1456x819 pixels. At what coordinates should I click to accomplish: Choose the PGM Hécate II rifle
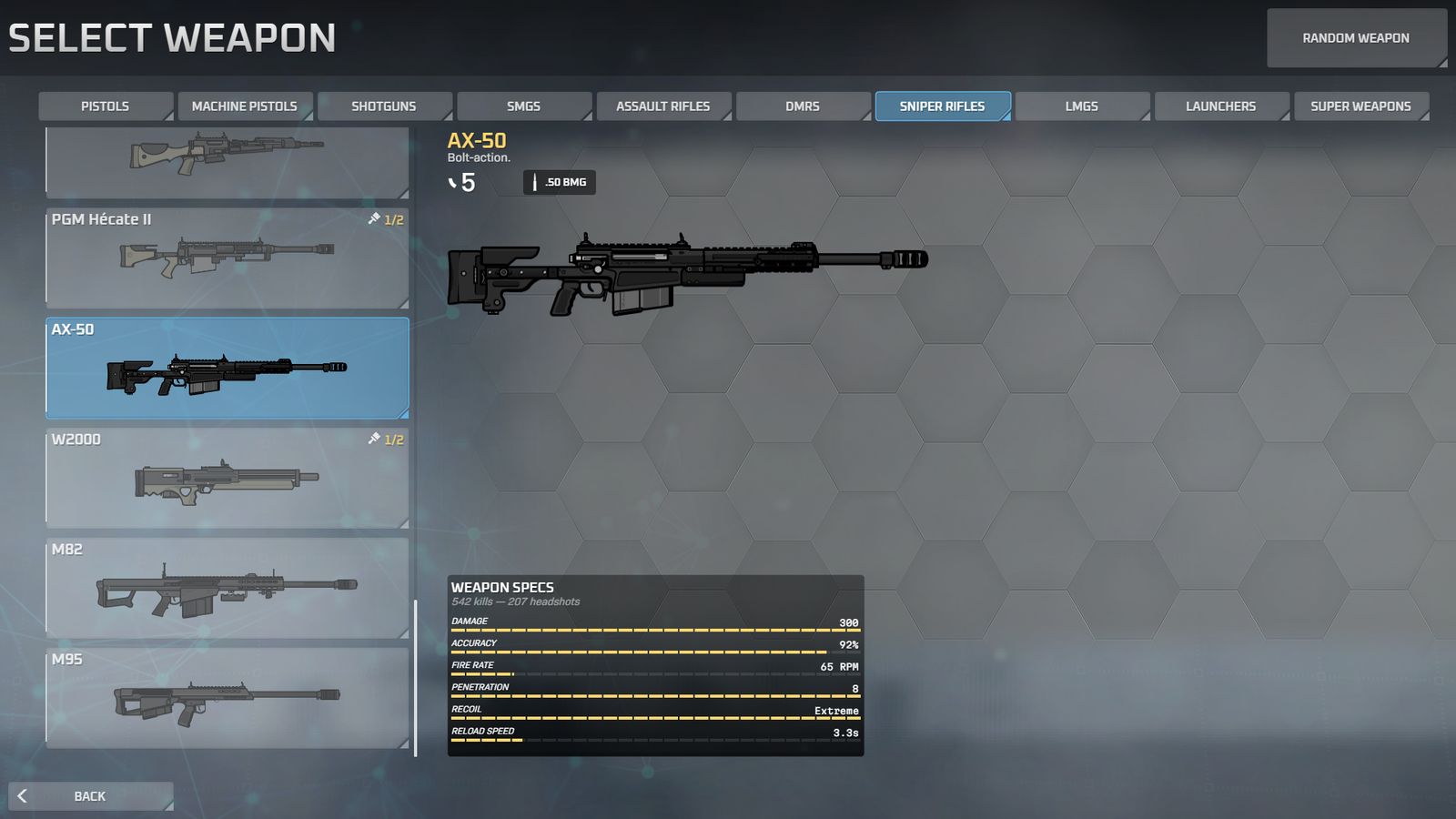[227, 258]
